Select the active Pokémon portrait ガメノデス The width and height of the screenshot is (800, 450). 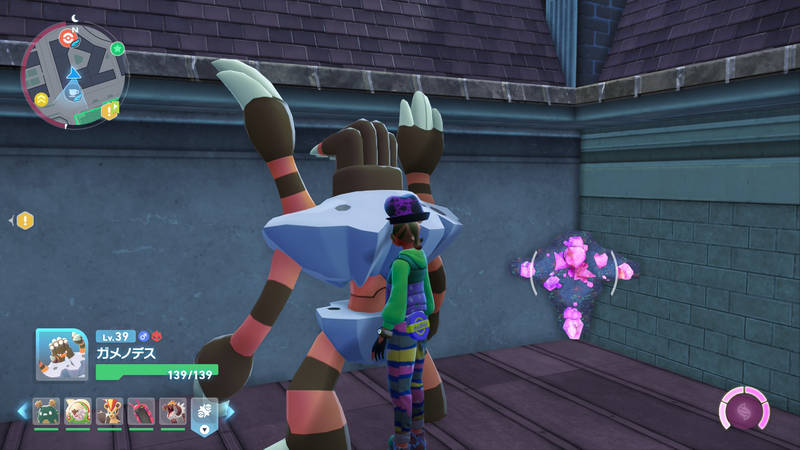tap(63, 356)
